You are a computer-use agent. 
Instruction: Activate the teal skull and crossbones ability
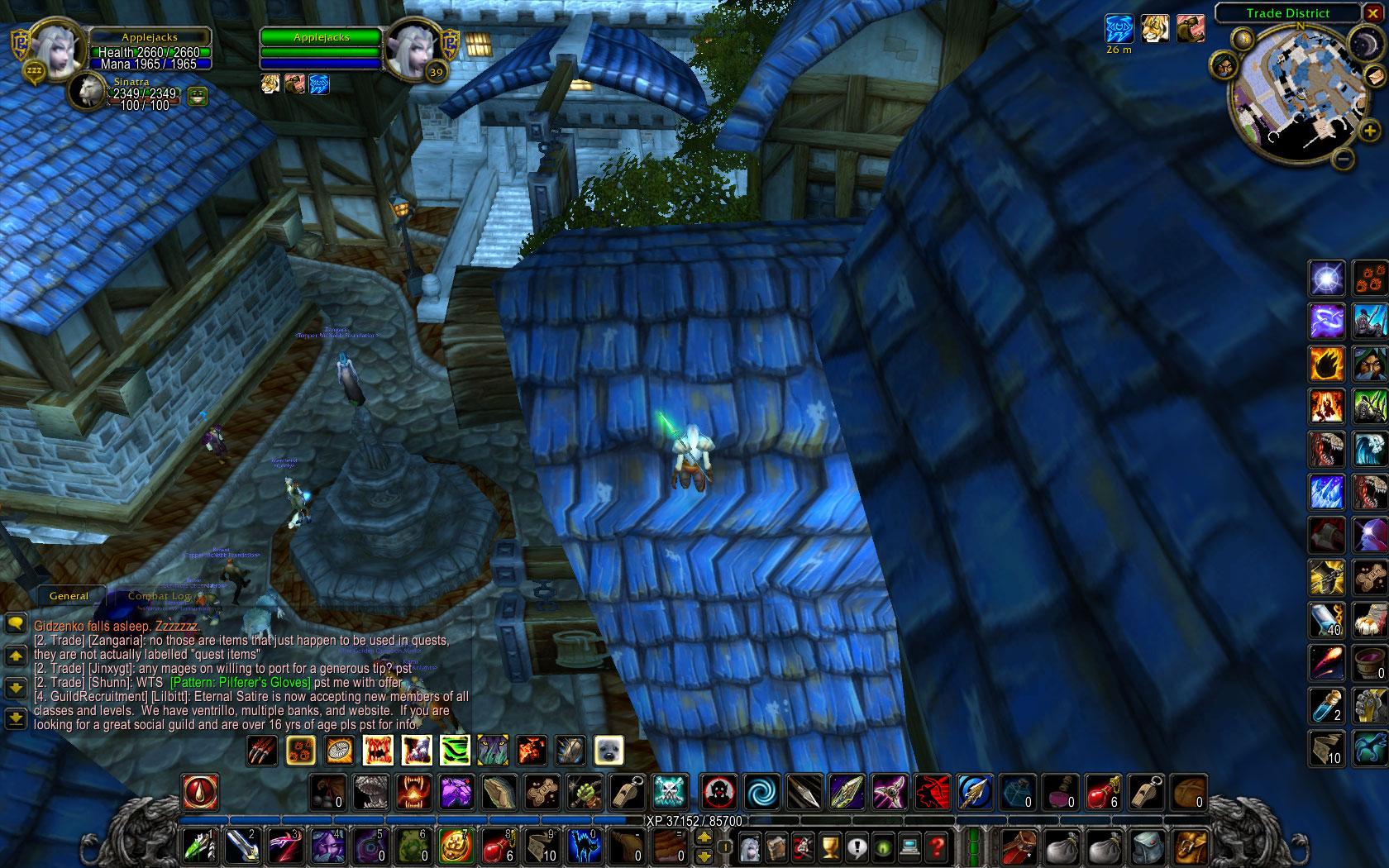[669, 792]
